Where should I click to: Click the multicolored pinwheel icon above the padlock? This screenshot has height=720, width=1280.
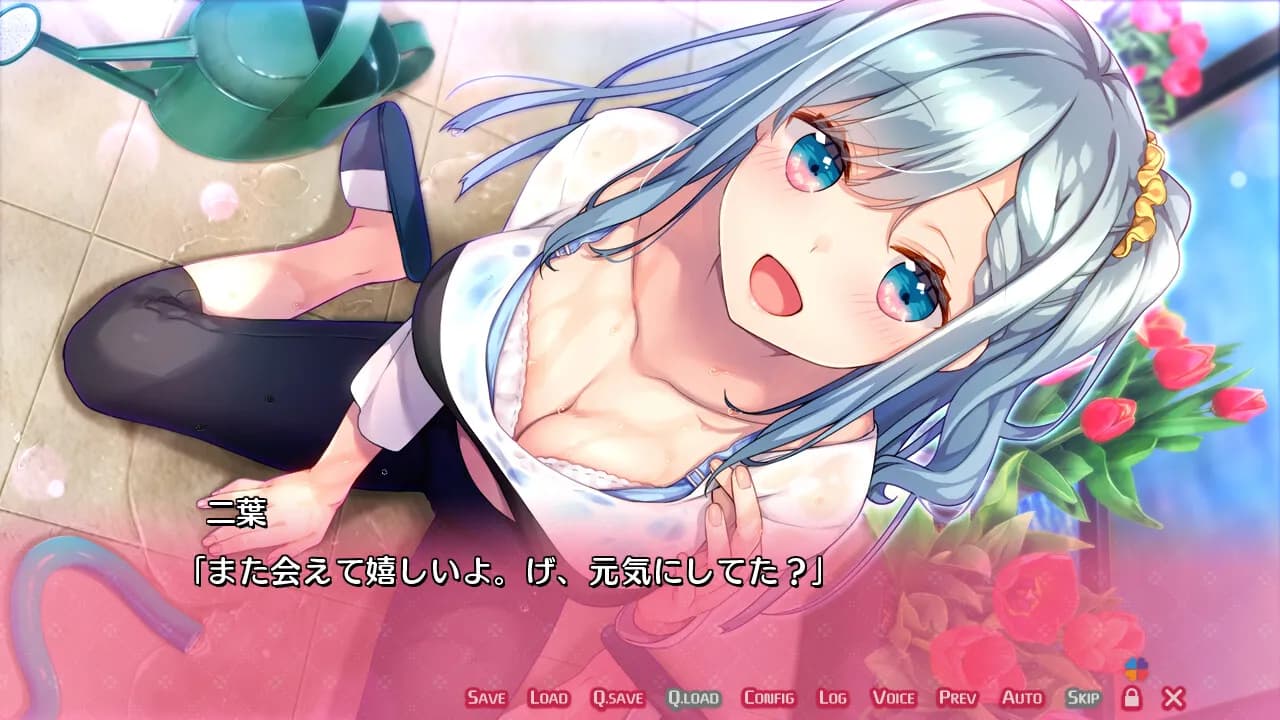click(1137, 669)
